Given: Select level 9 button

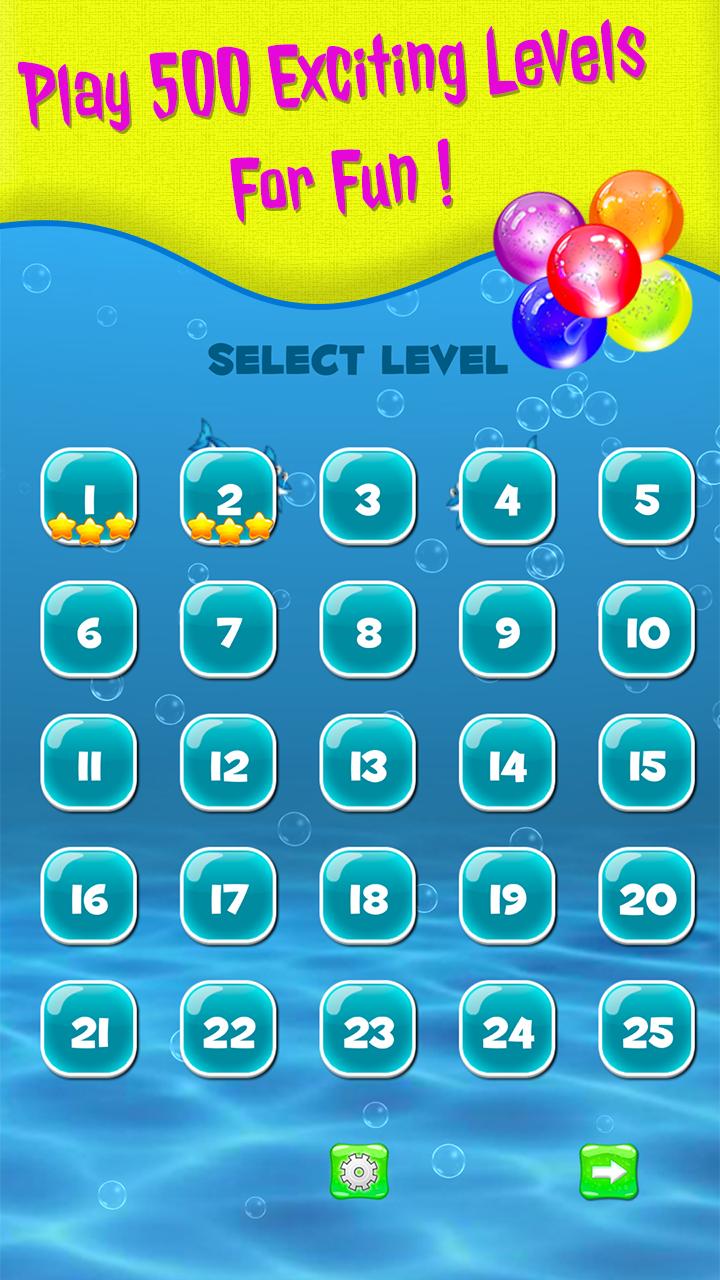Looking at the screenshot, I should coord(507,630).
